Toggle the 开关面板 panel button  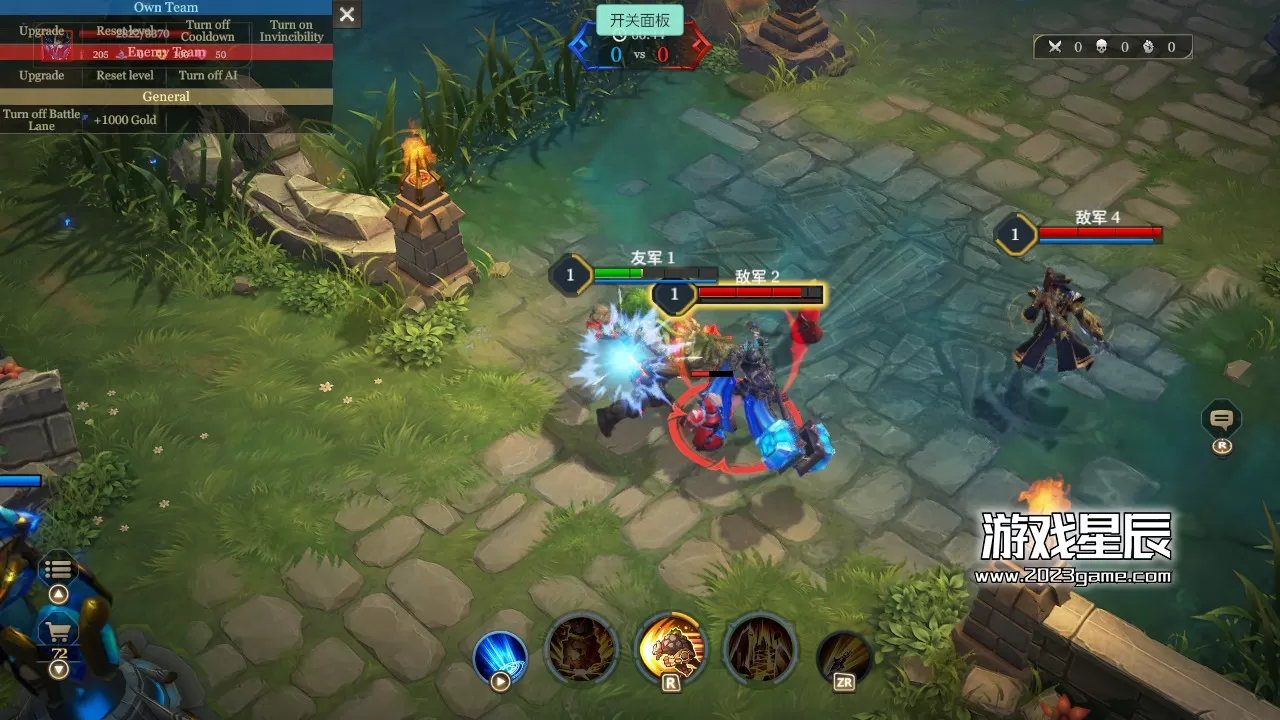pyautogui.click(x=640, y=20)
